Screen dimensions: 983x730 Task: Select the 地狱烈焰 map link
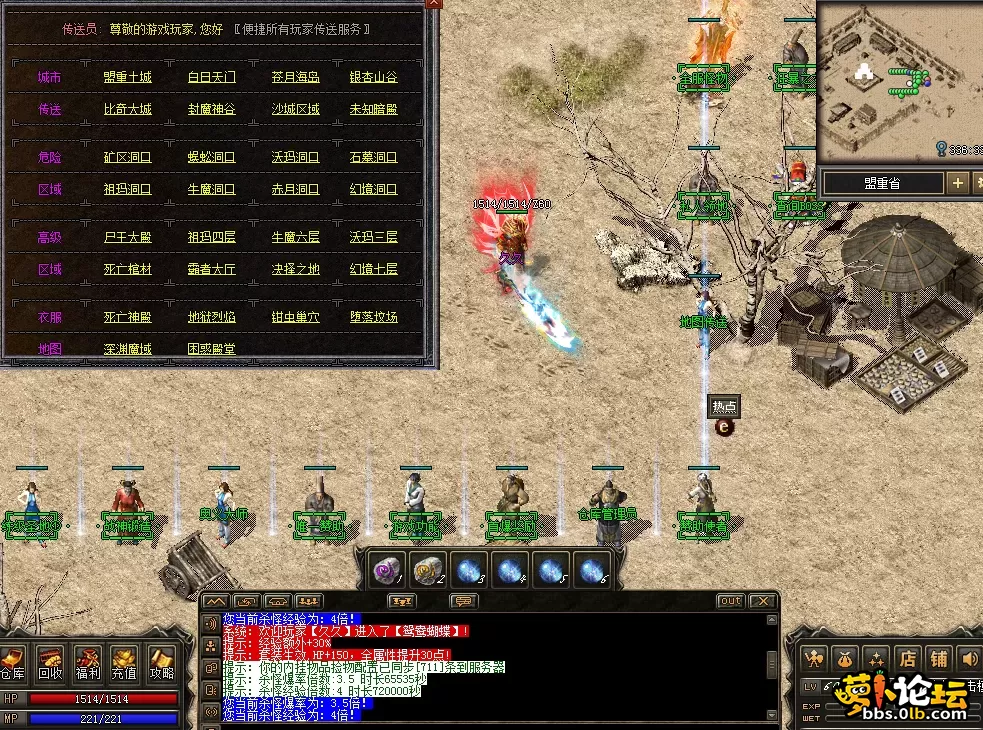[212, 317]
